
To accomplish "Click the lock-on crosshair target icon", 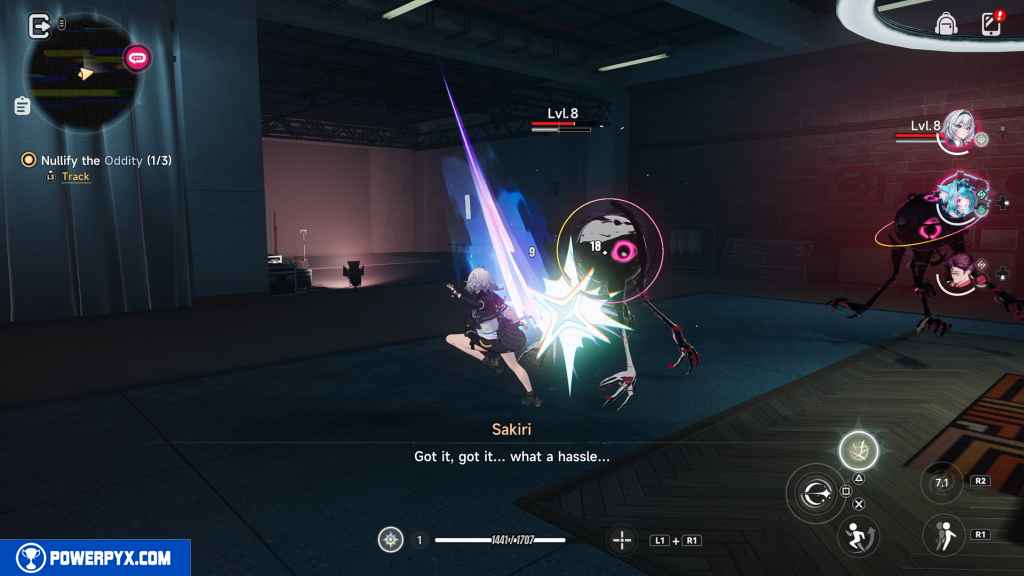I will tap(622, 540).
